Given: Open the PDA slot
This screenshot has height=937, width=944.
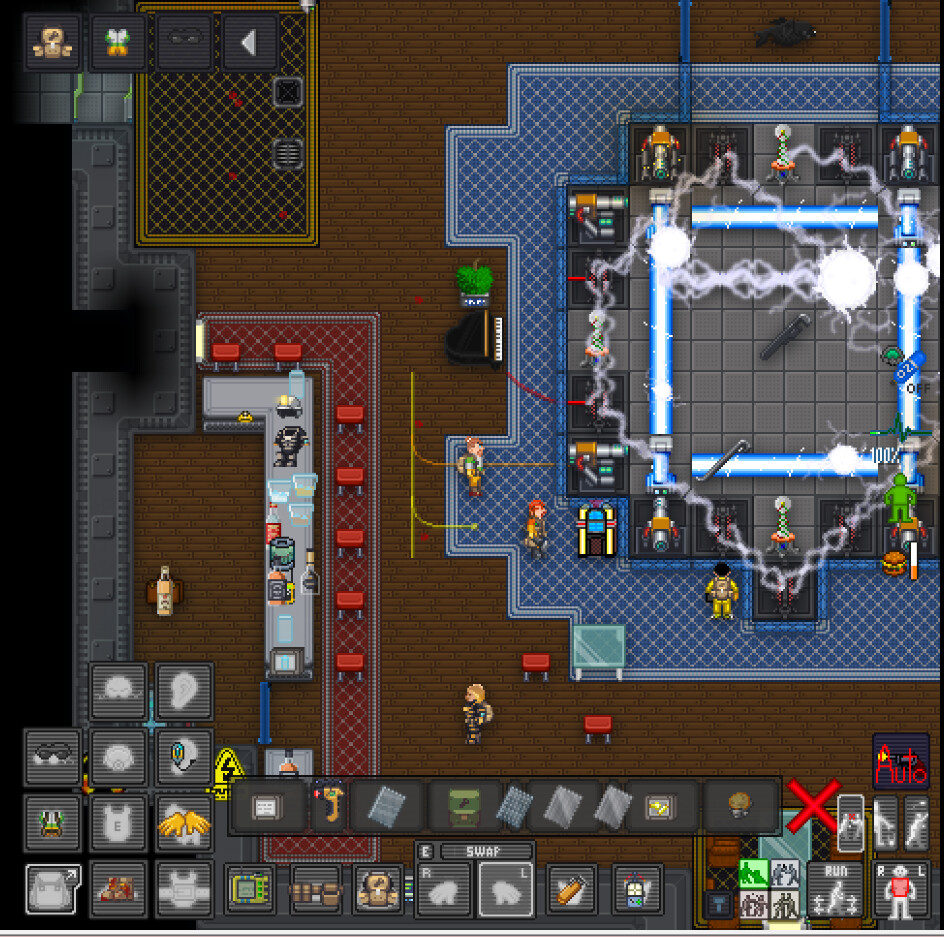Looking at the screenshot, I should 251,889.
